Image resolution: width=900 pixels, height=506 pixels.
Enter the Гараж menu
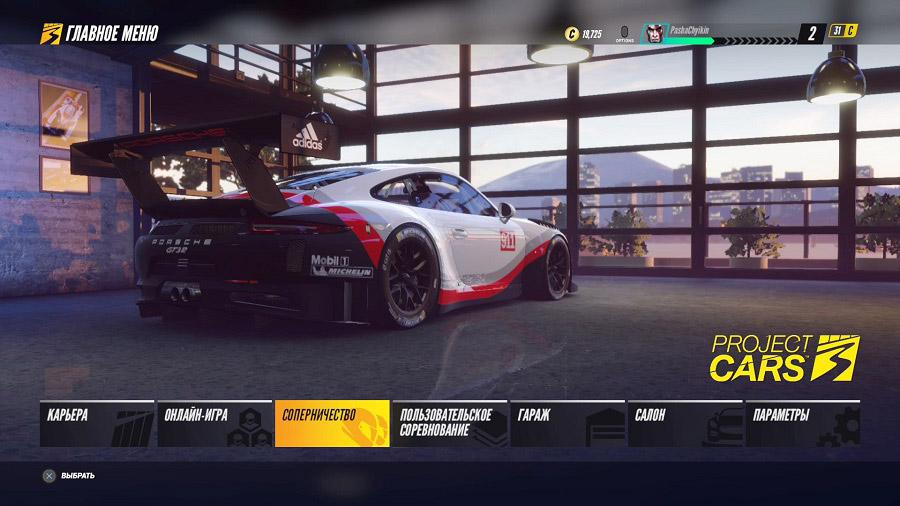[567, 423]
